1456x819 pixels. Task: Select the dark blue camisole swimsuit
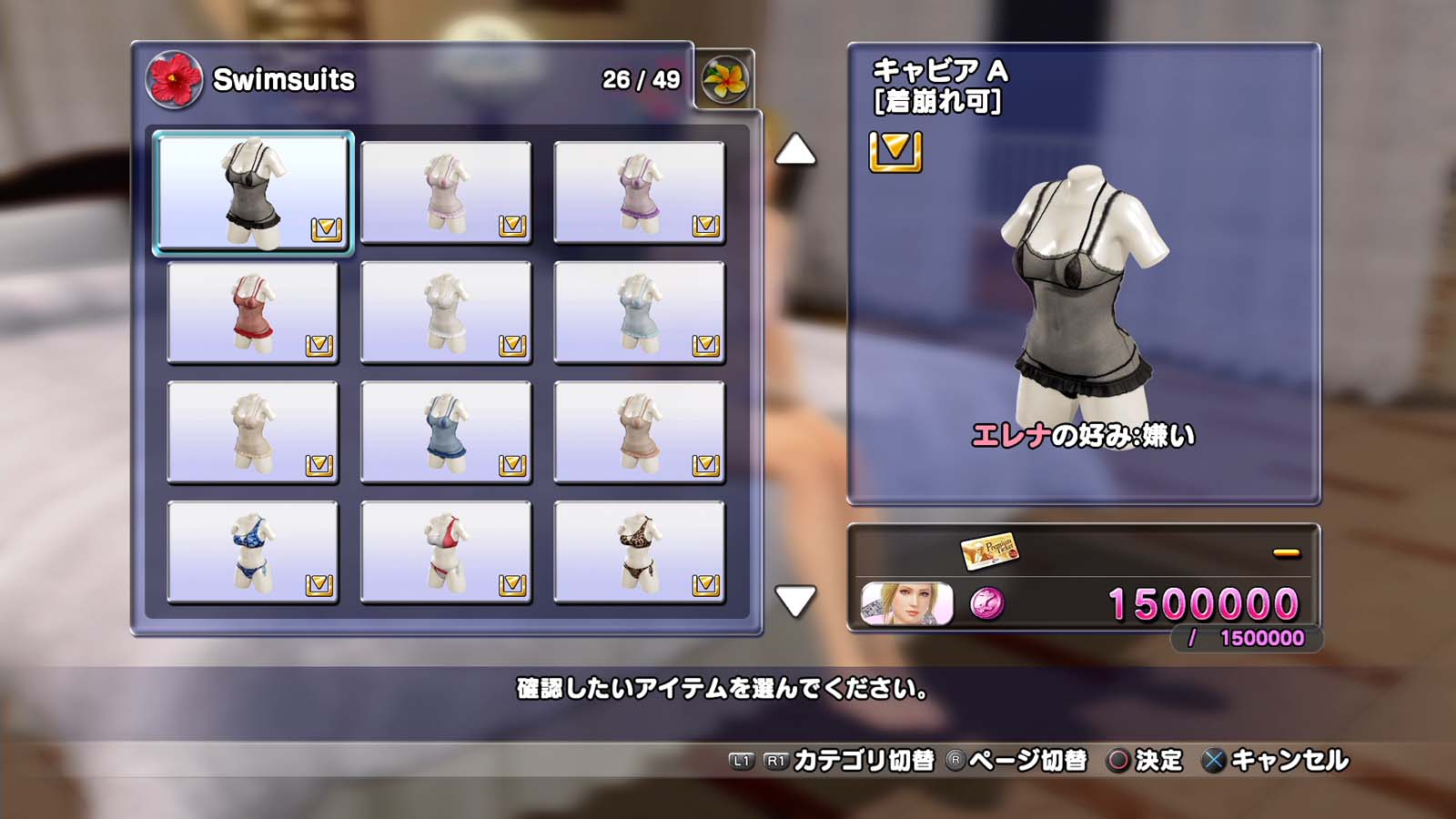click(x=446, y=433)
